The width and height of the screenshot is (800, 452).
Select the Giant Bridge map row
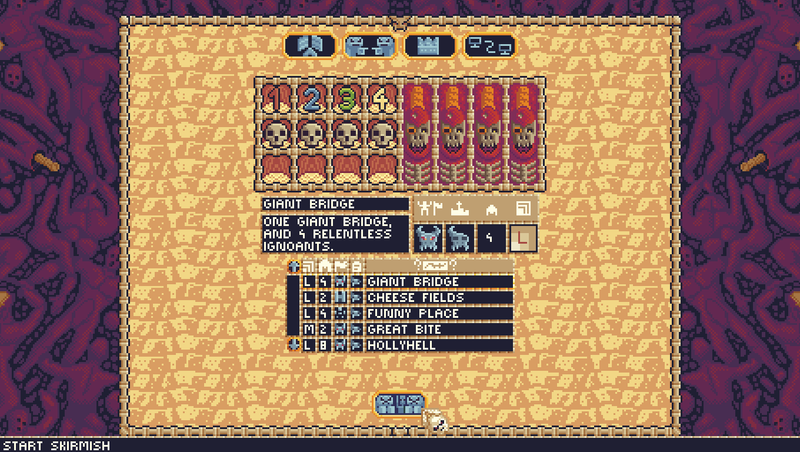point(438,282)
